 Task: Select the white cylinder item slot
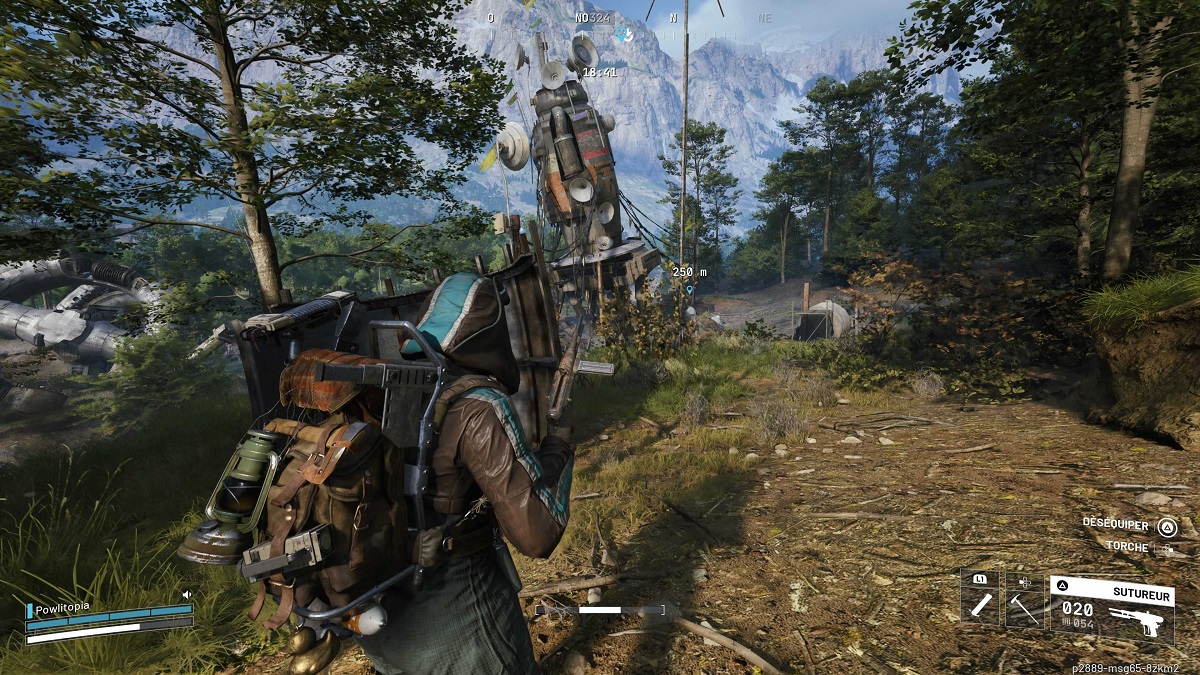pyautogui.click(x=980, y=599)
